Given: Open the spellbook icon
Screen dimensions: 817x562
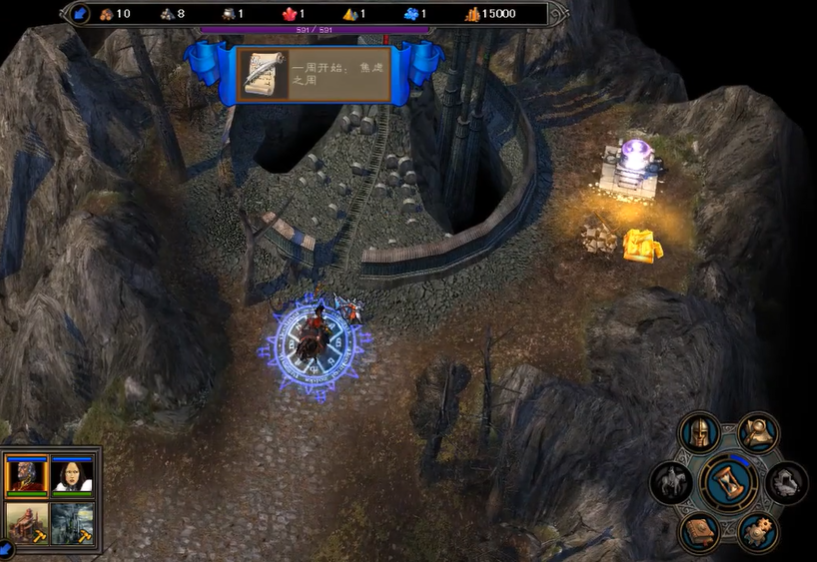Looking at the screenshot, I should tap(699, 531).
